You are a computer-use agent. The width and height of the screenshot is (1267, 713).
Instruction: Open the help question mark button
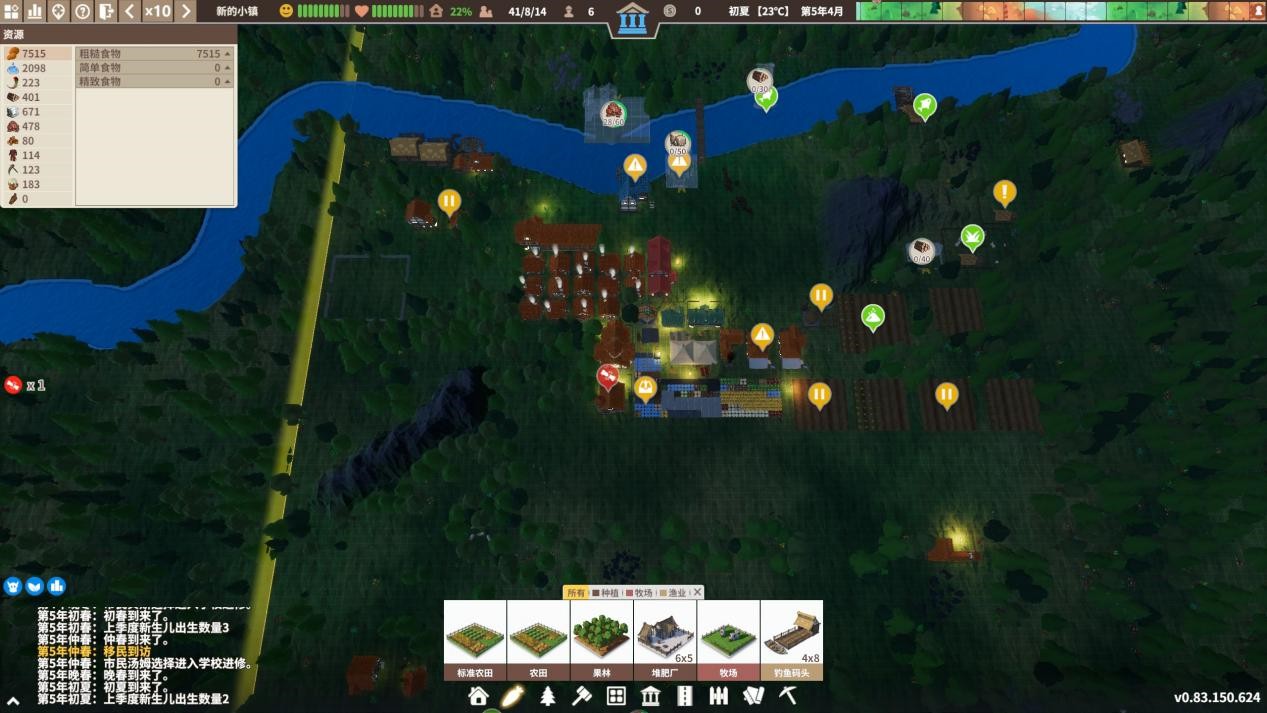83,11
